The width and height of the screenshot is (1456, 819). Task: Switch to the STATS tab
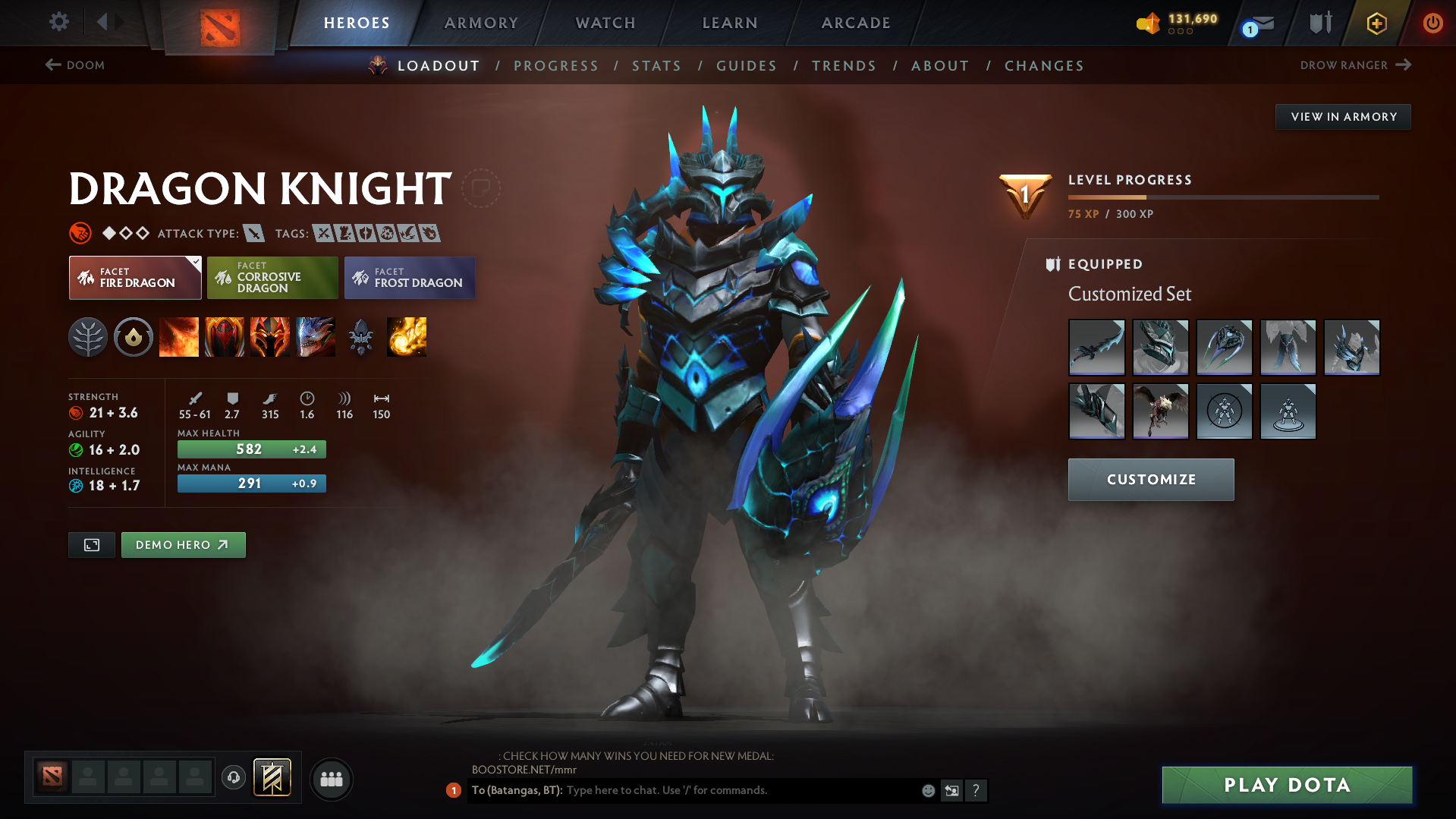point(656,66)
